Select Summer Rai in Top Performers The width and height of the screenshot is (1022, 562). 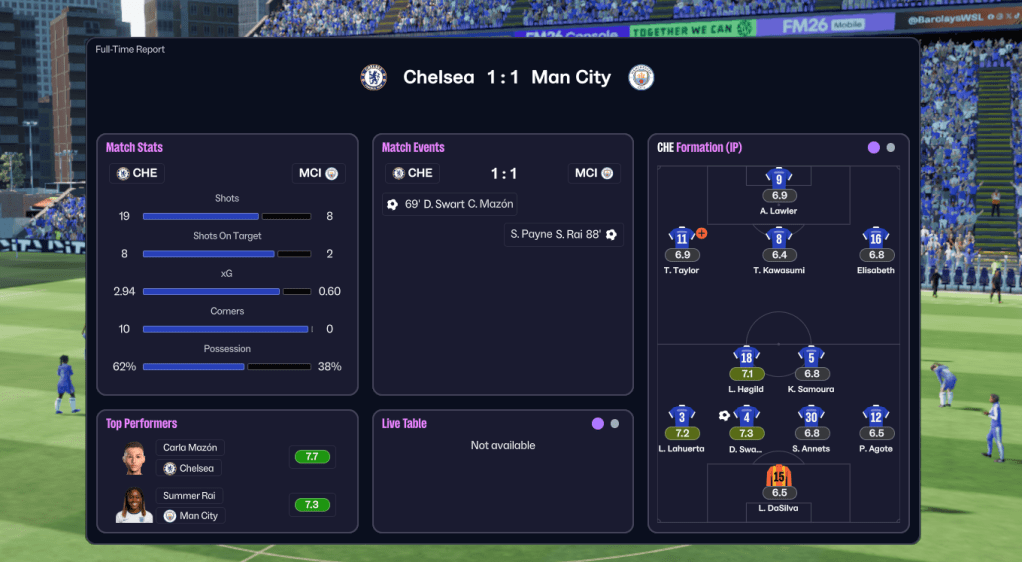190,496
